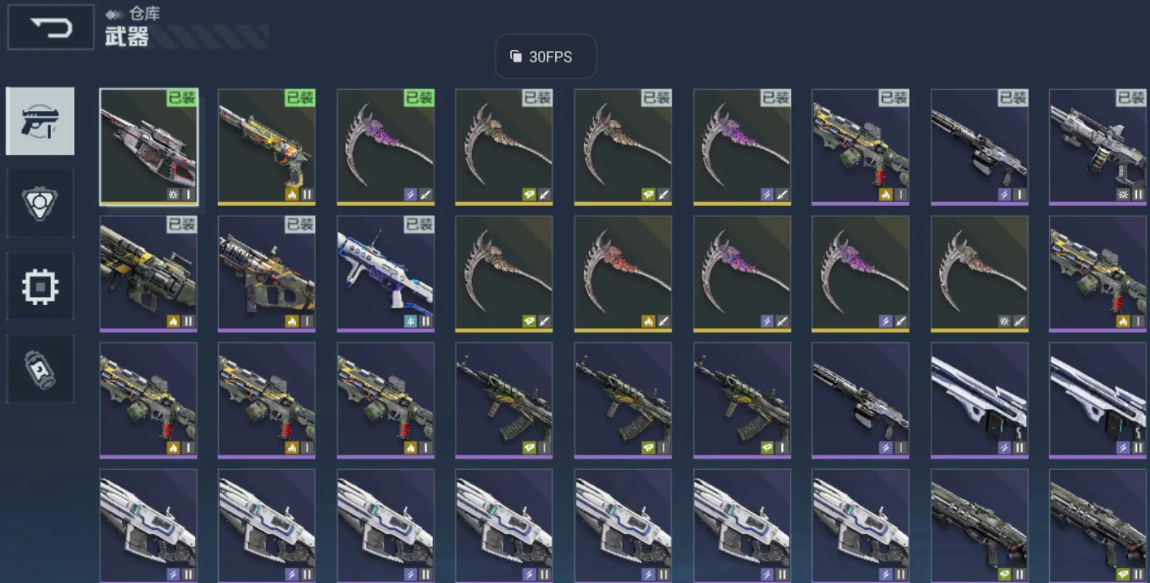Screen dimensions: 1150x583
Task: Pick the blue-white rifle with ice icon
Action: tap(385, 273)
